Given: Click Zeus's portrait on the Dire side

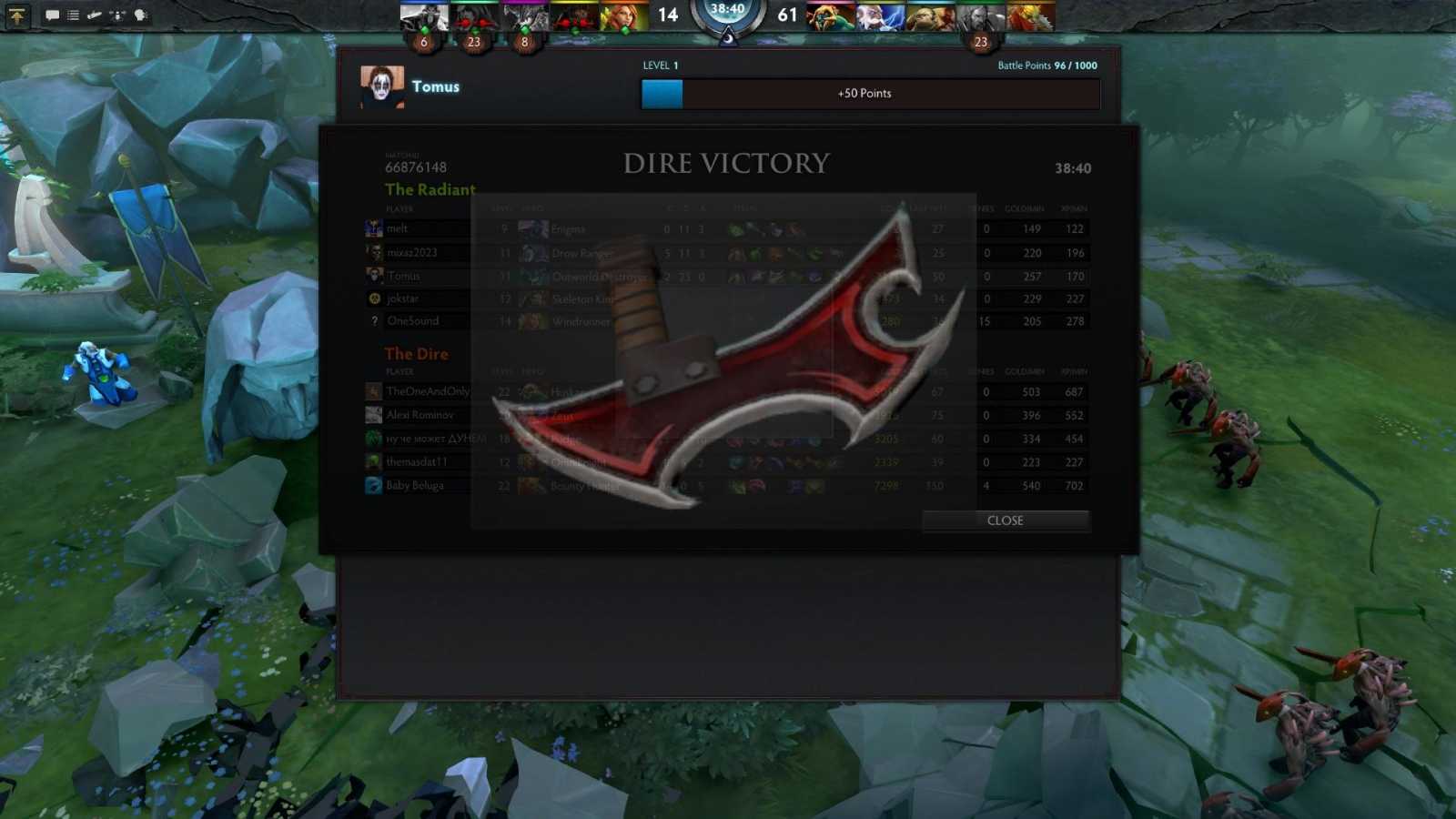Looking at the screenshot, I should [x=878, y=15].
